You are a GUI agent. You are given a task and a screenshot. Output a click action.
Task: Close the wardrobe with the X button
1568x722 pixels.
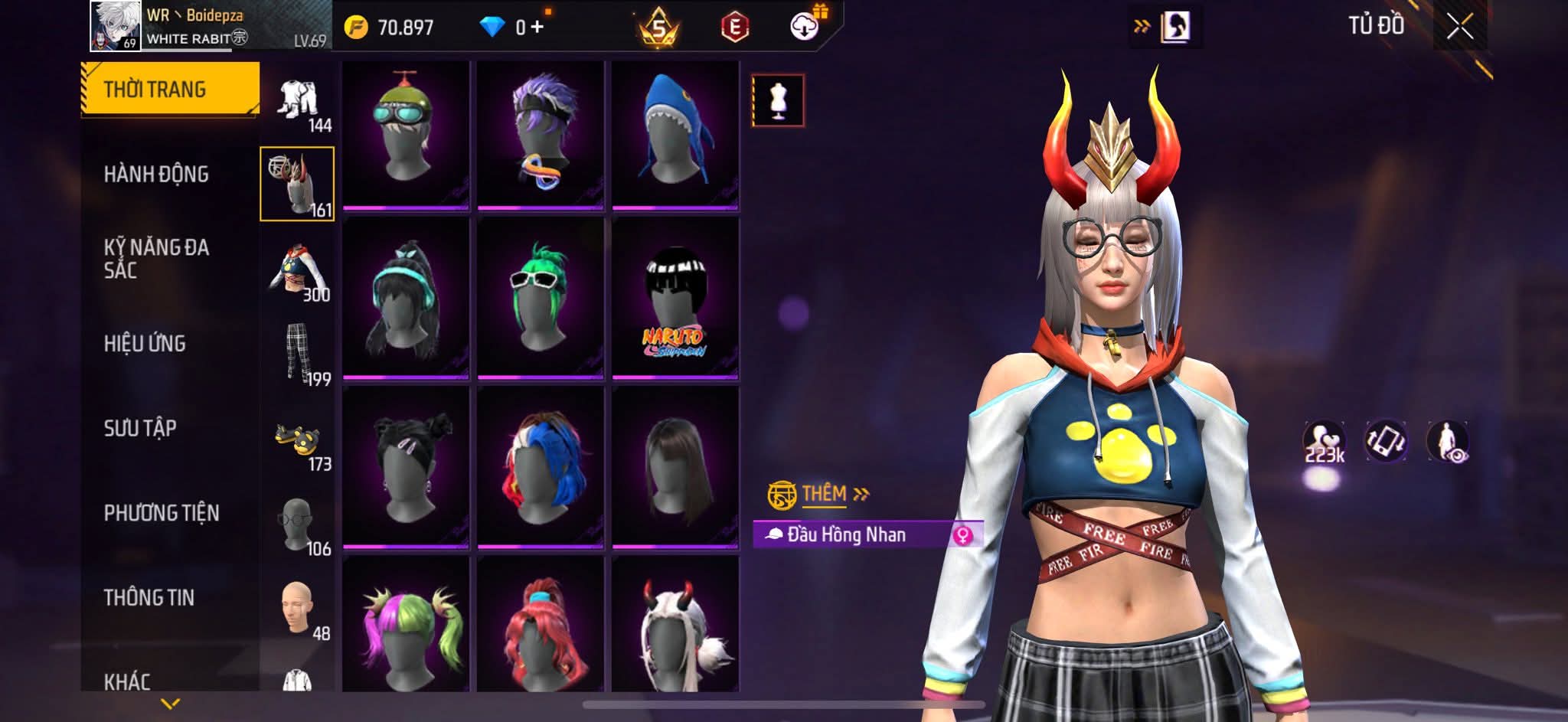click(1459, 28)
